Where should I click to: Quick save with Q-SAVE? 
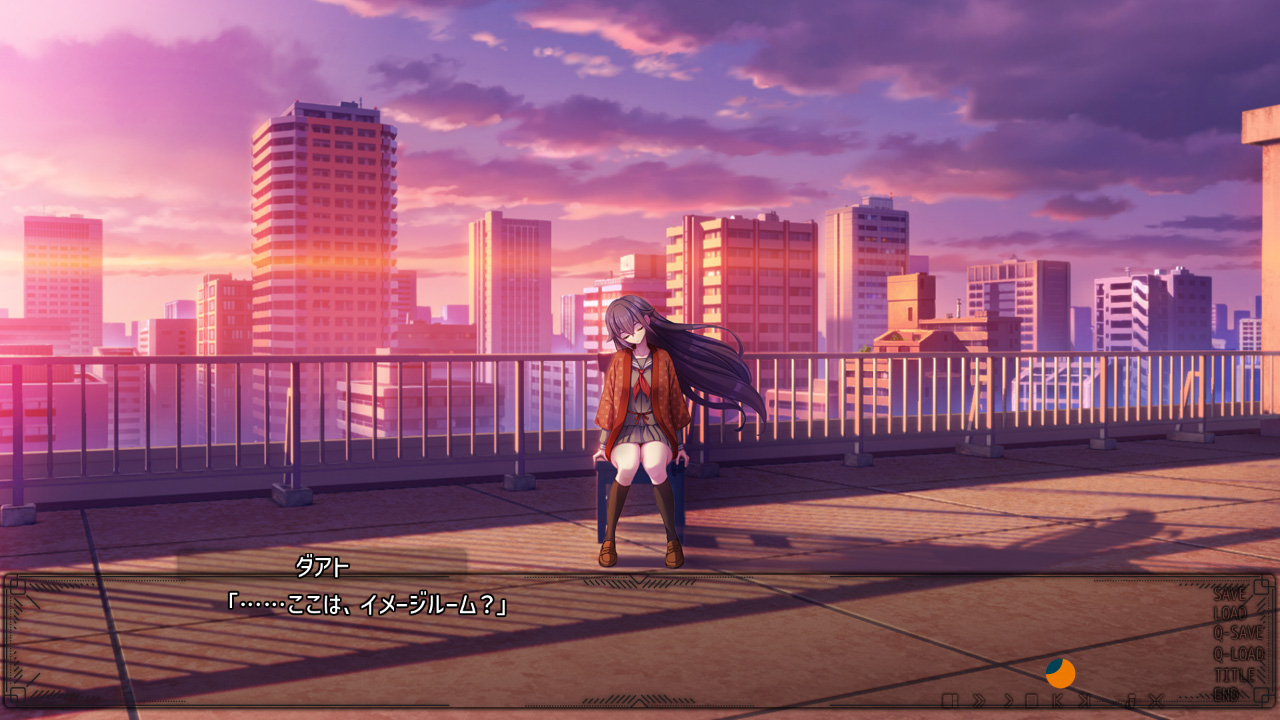(x=1238, y=633)
